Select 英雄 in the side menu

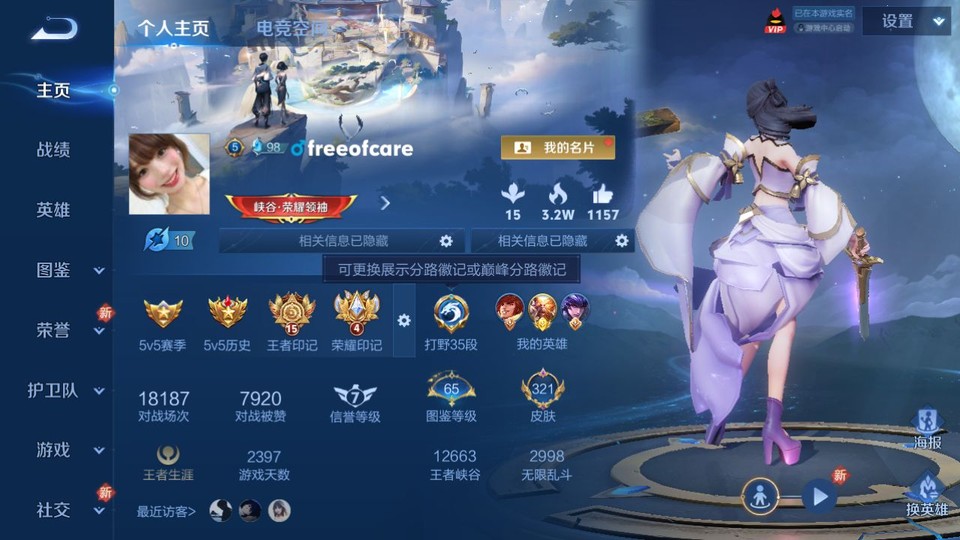tap(54, 210)
